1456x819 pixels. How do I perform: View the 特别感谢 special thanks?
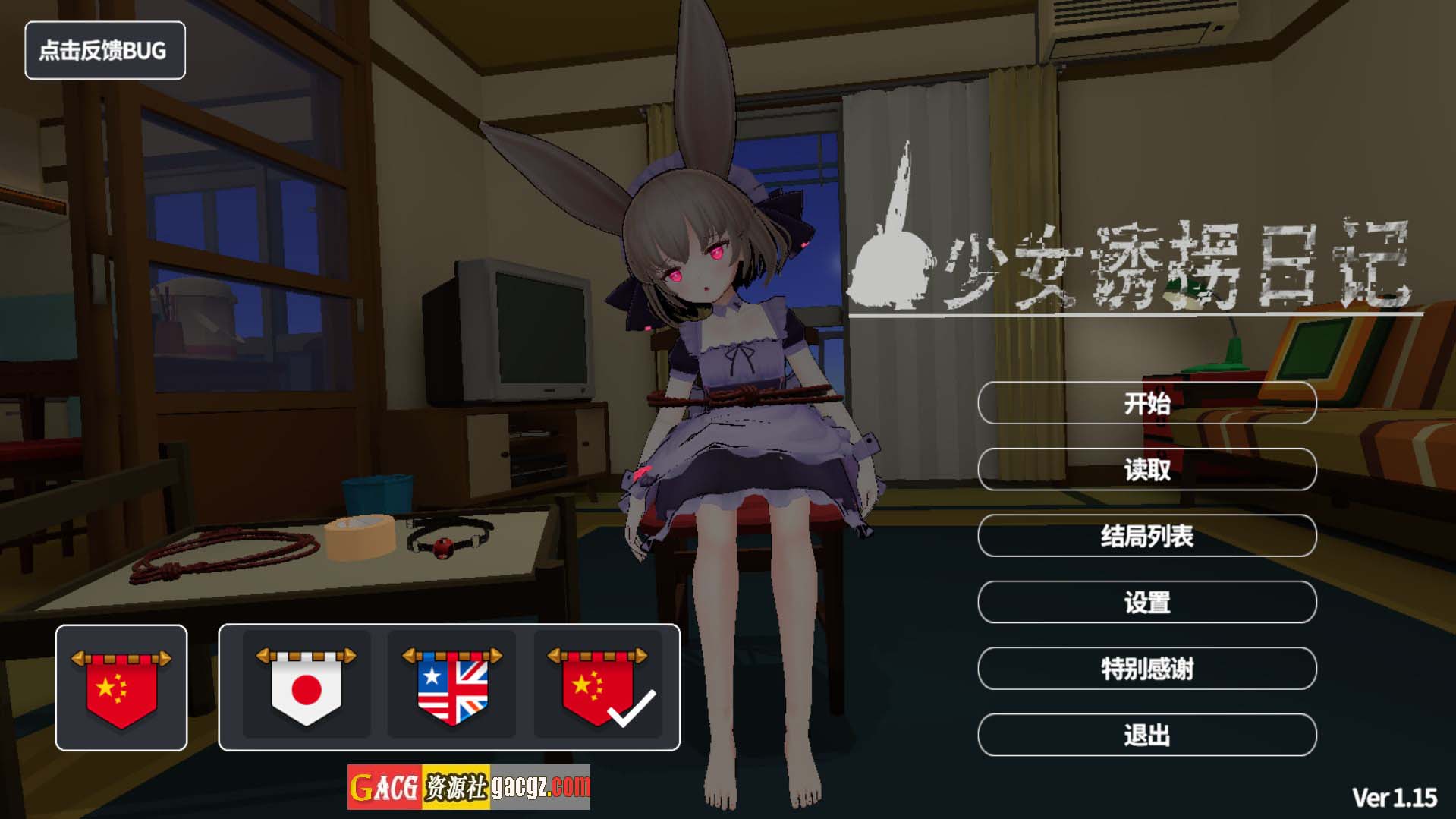click(x=1146, y=669)
